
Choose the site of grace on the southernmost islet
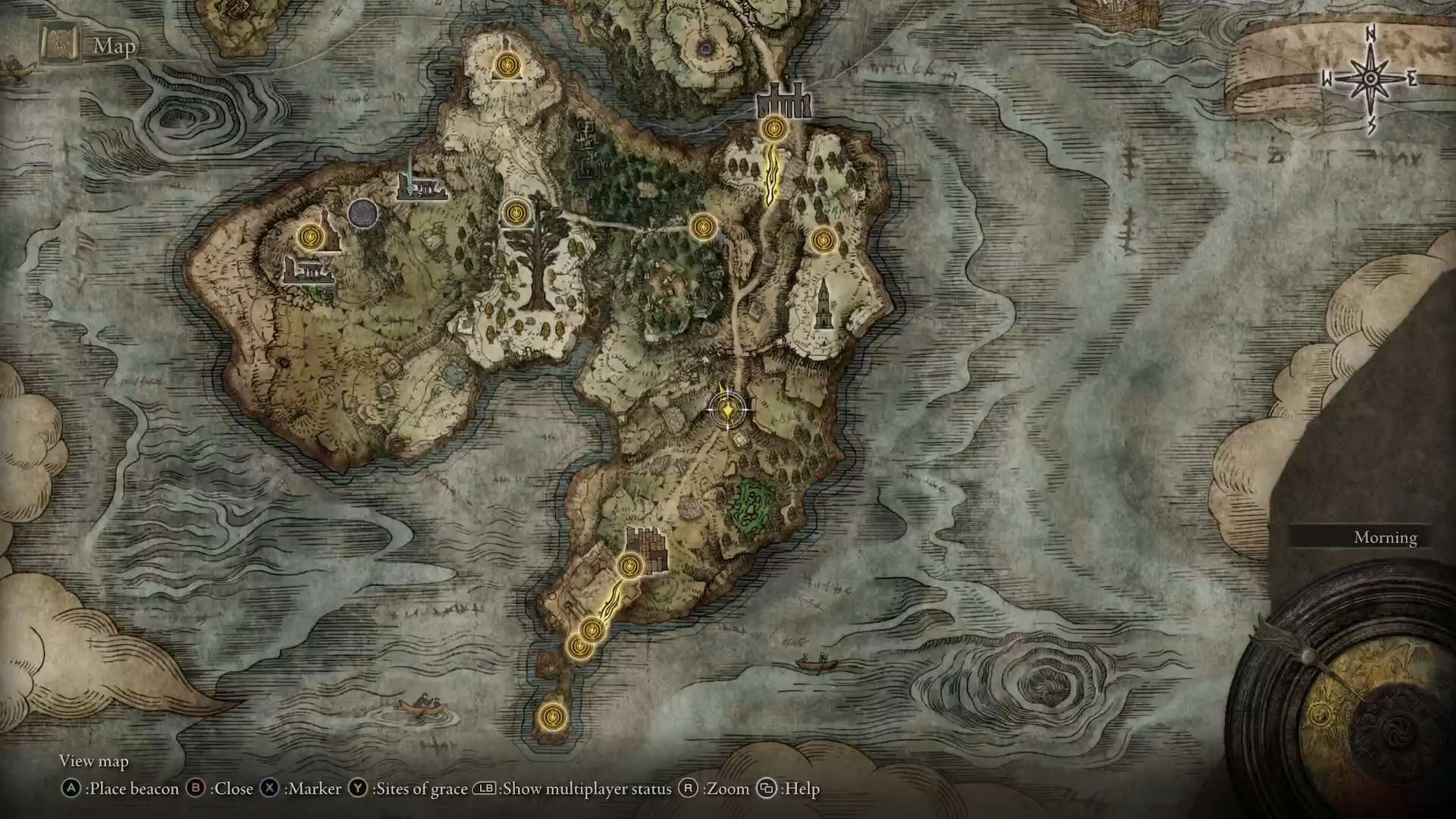551,715
